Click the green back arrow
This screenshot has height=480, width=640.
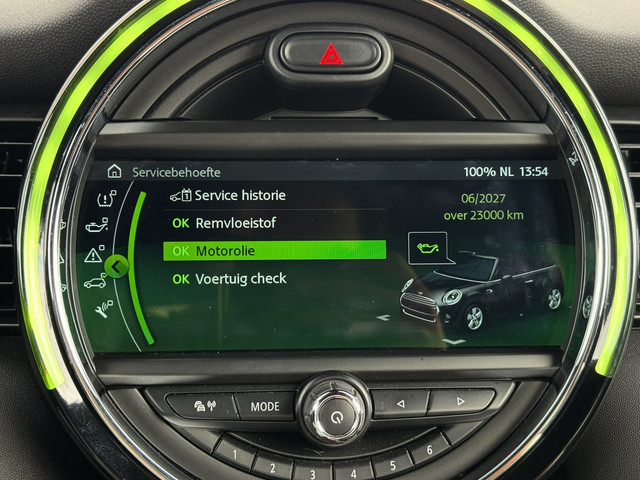tap(117, 266)
